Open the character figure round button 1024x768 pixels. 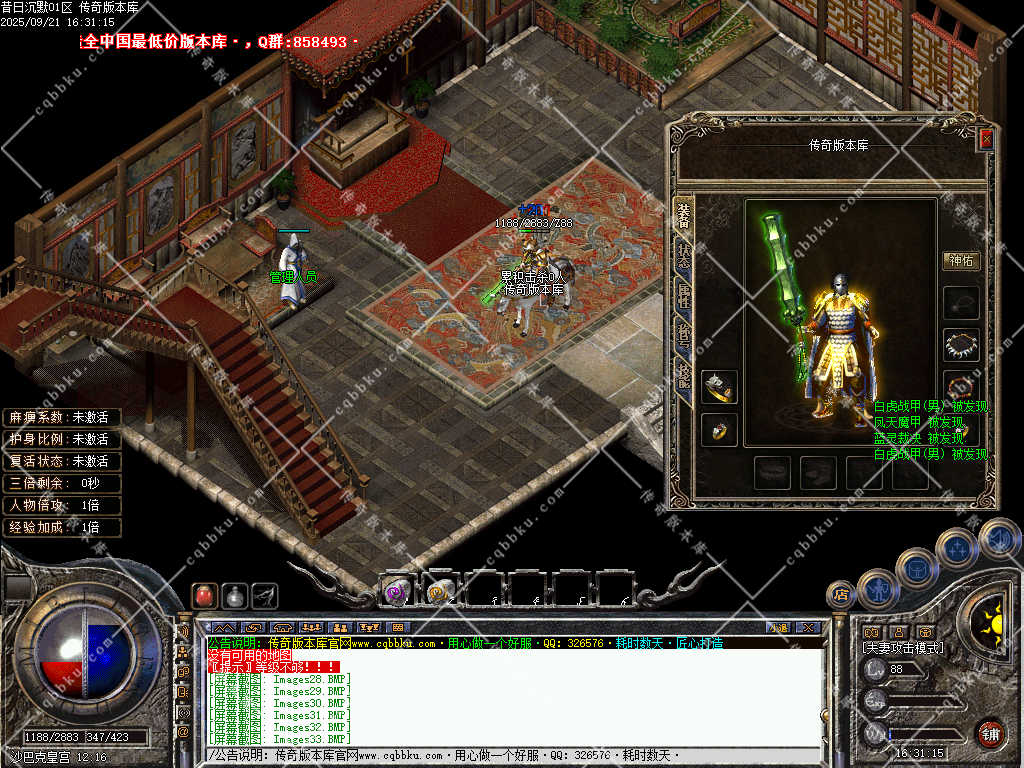tap(876, 589)
